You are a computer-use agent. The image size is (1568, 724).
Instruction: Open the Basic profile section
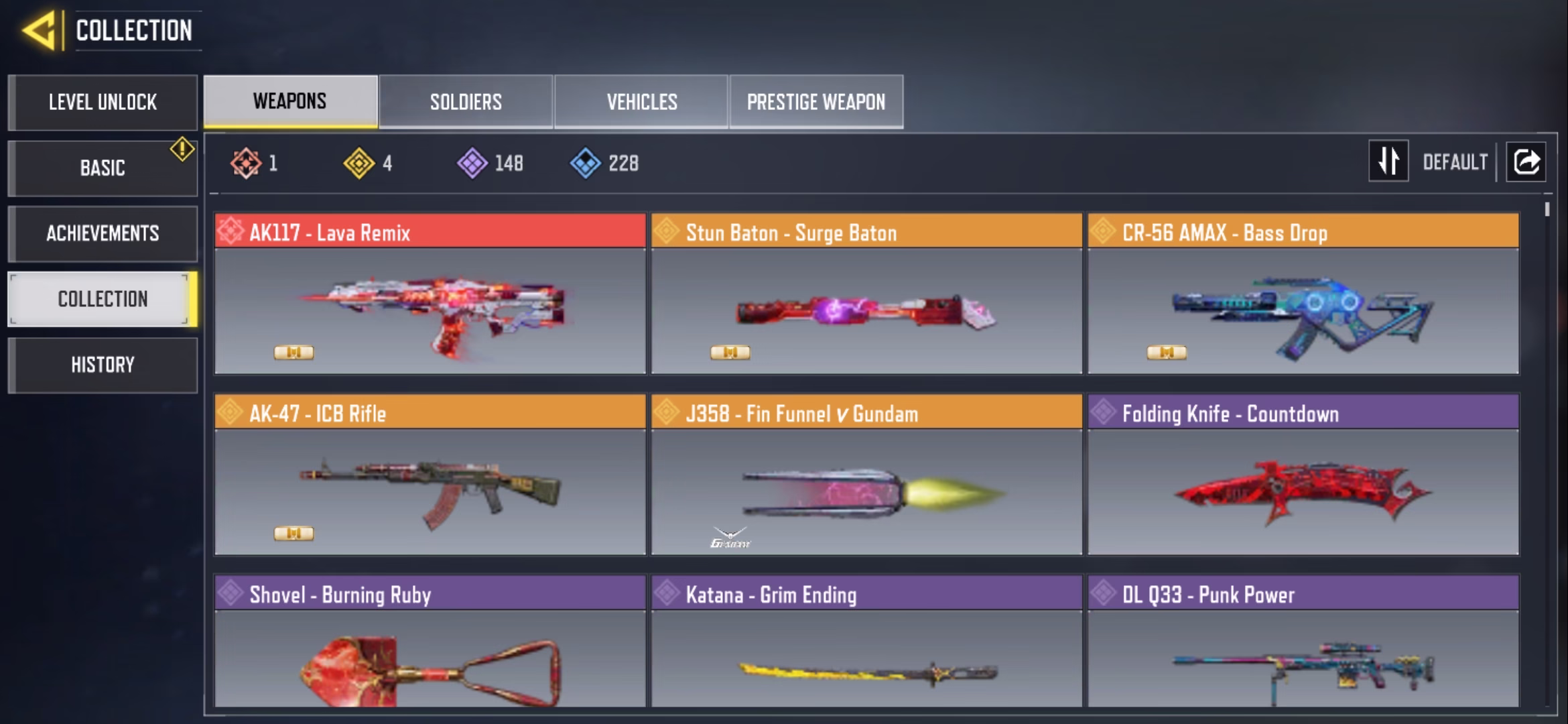pos(103,168)
